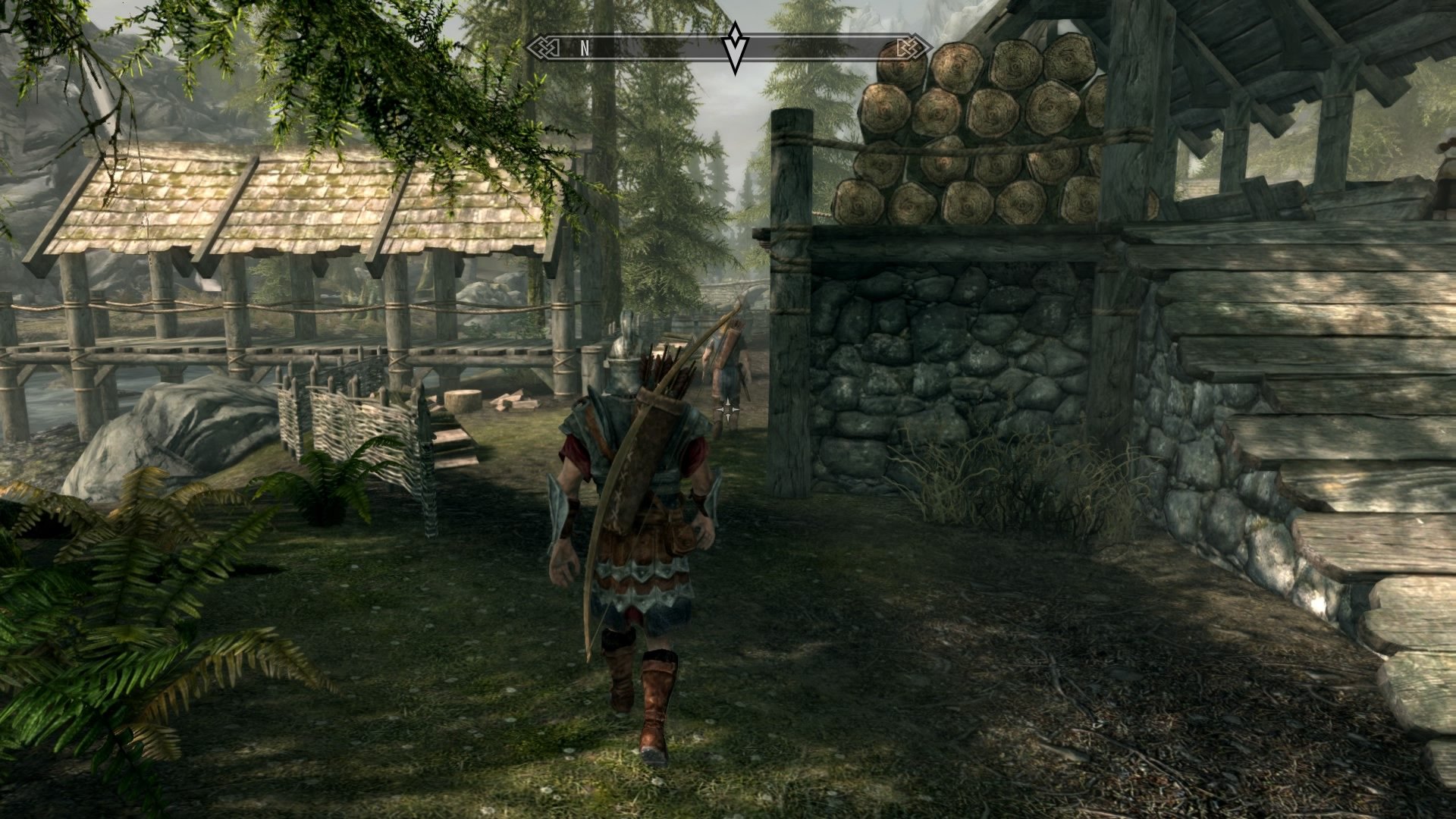Click the crosshair reticle in the center

(727, 409)
